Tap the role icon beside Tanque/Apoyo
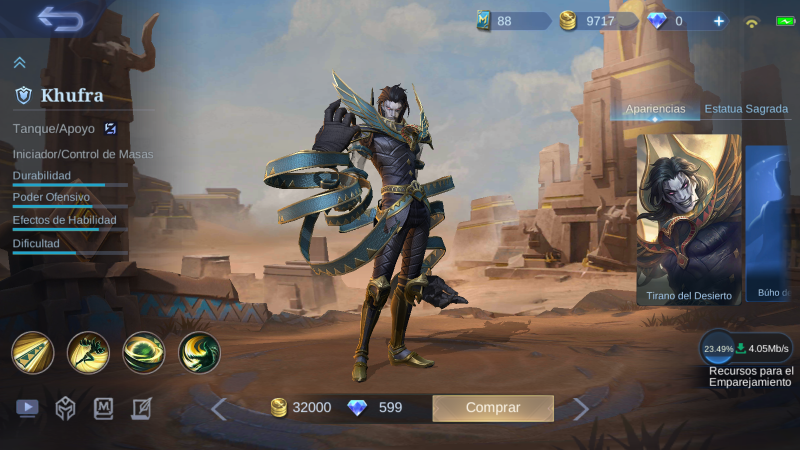 pyautogui.click(x=111, y=128)
